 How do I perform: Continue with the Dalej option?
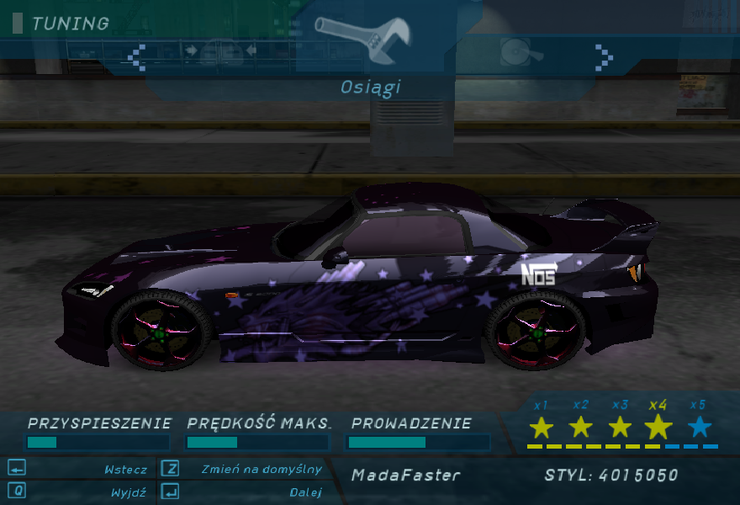tap(306, 492)
